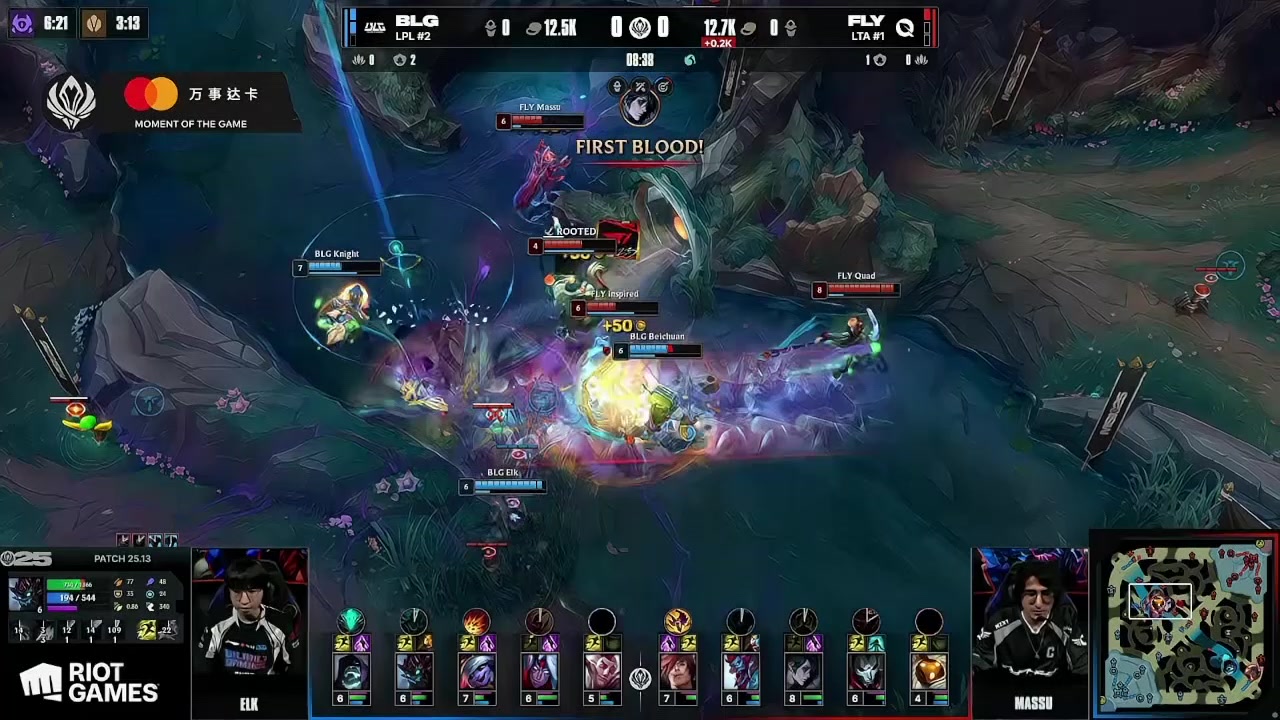
Task: Click the FLY team logo on scoreboard
Action: [x=905, y=27]
